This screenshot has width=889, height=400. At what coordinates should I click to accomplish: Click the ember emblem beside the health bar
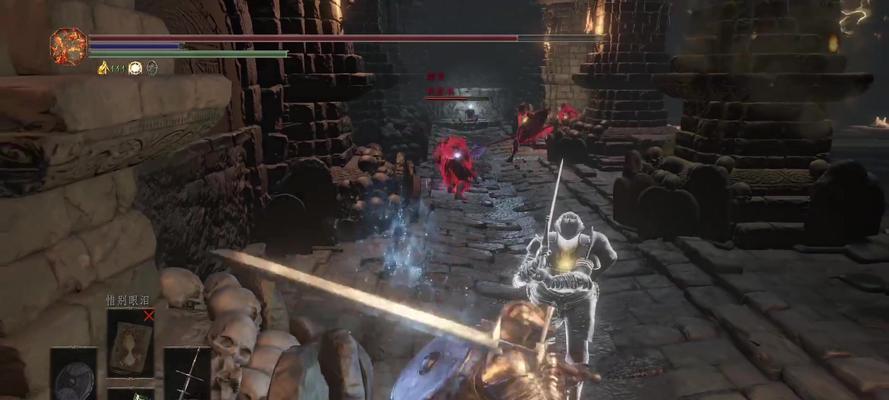[68, 47]
